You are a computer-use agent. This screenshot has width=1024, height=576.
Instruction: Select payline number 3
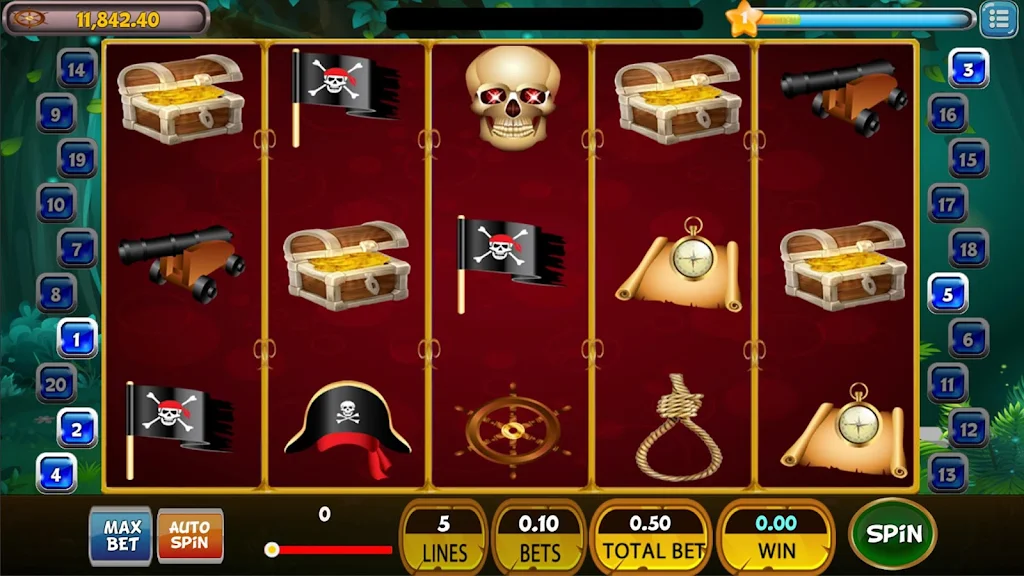coord(968,69)
